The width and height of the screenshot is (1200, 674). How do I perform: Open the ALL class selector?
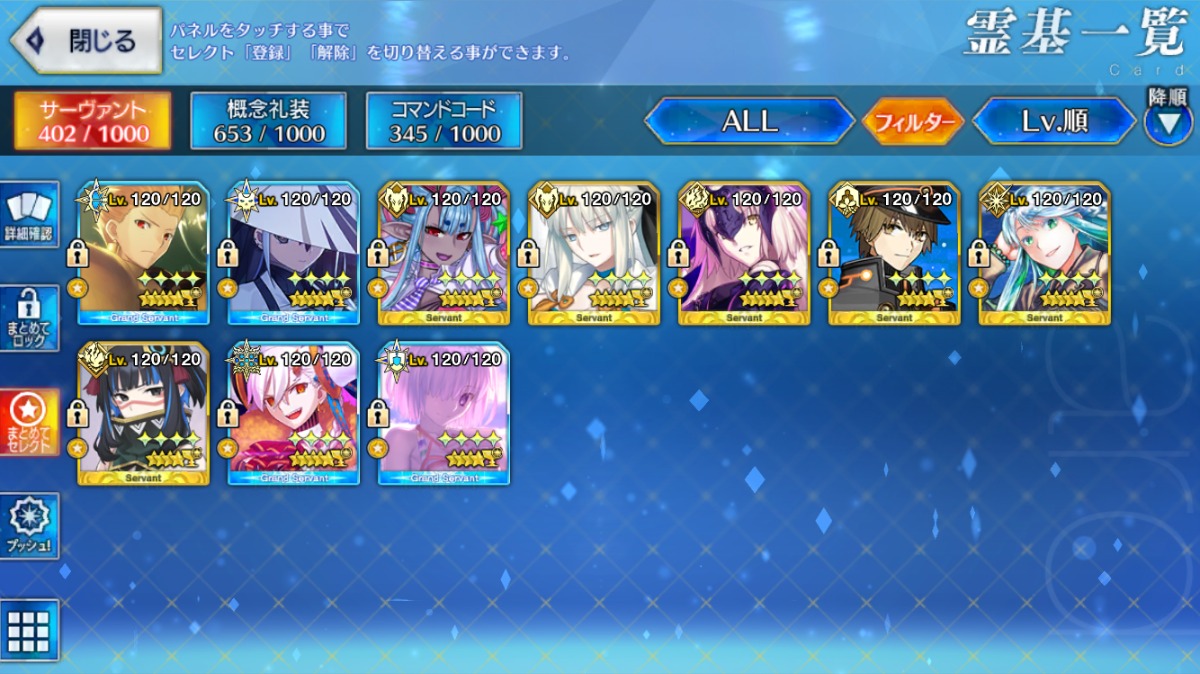(x=749, y=122)
